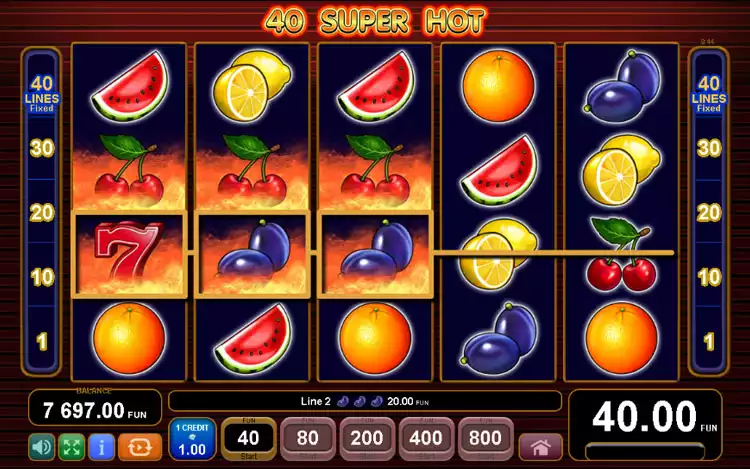750x469 pixels.
Task: Toggle the sound speaker button
Action: (x=42, y=446)
